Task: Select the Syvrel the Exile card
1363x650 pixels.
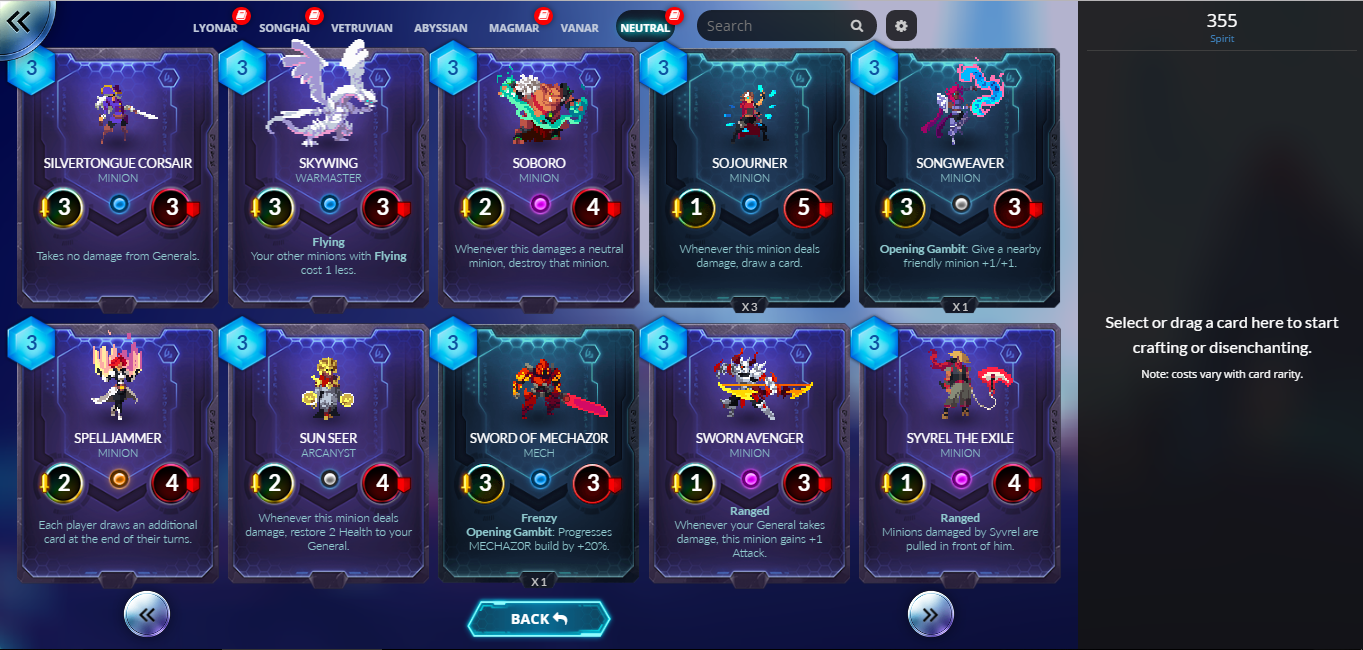Action: (x=960, y=455)
